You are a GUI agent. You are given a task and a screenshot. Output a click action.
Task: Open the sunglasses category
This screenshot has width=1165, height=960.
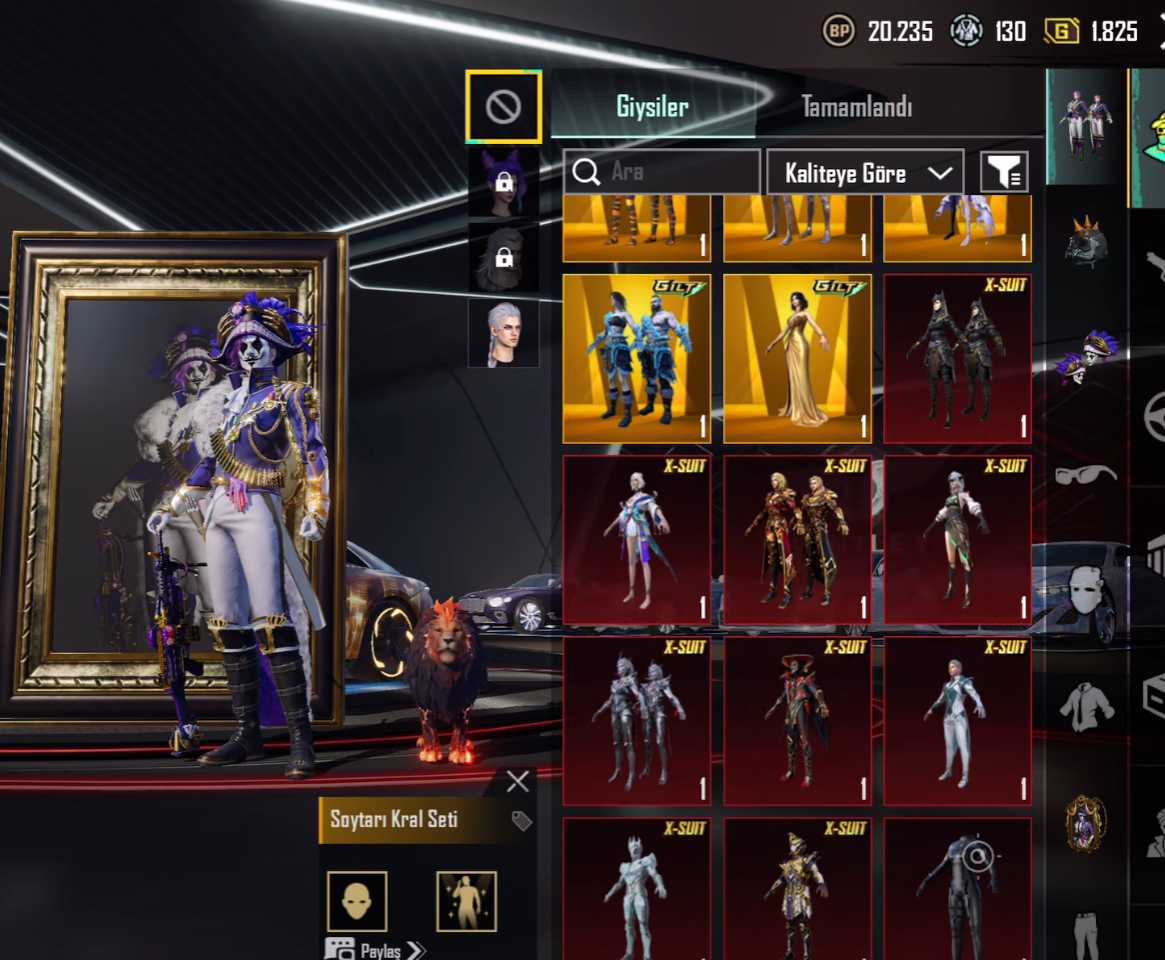coord(1085,473)
